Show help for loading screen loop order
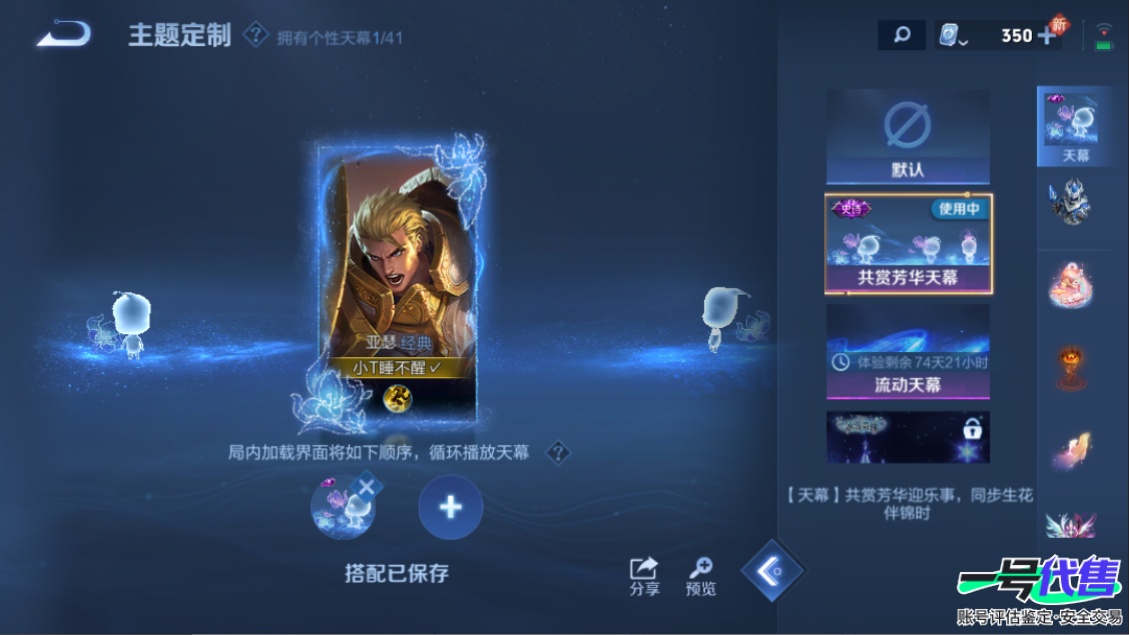Image resolution: width=1129 pixels, height=635 pixels. tap(558, 453)
